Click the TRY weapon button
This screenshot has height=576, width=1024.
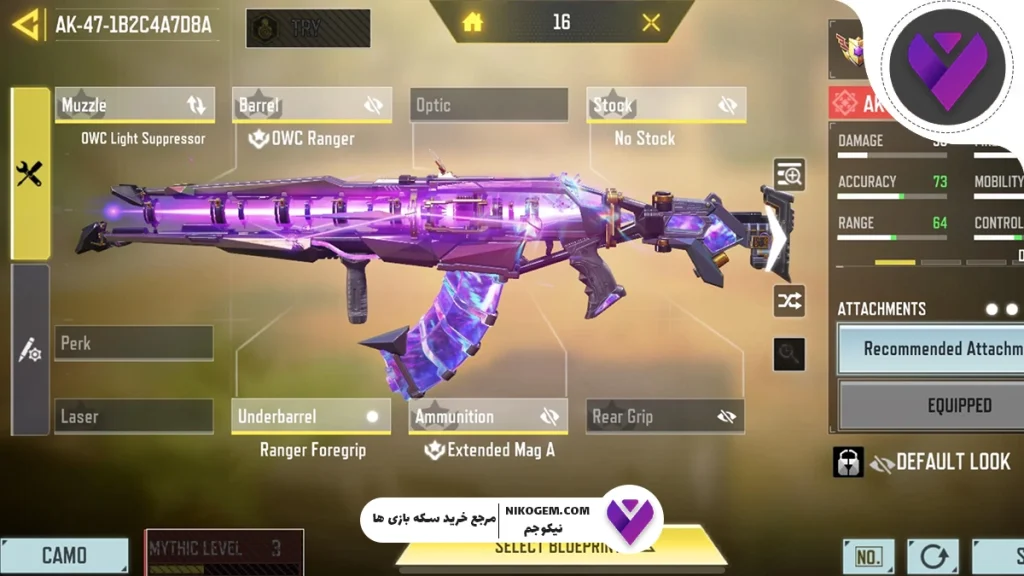[307, 28]
